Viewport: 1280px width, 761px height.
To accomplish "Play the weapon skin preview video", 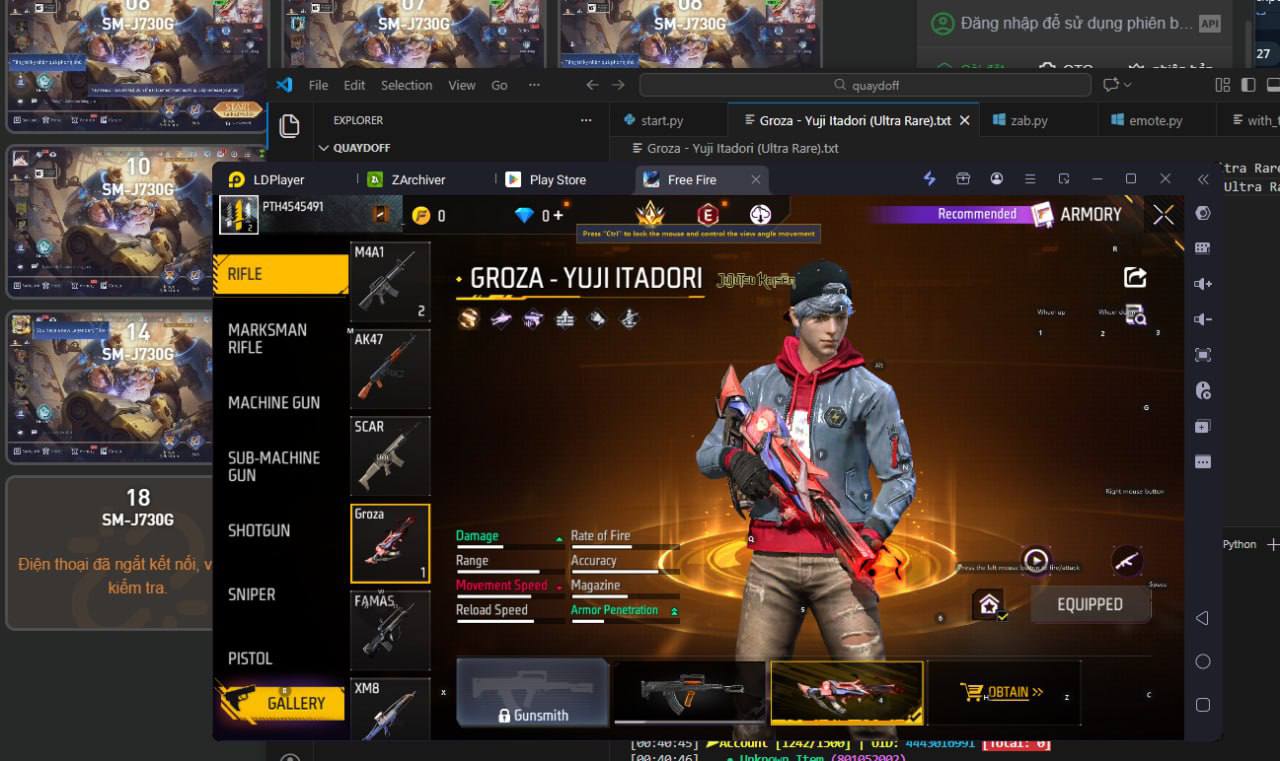I will (x=1036, y=560).
